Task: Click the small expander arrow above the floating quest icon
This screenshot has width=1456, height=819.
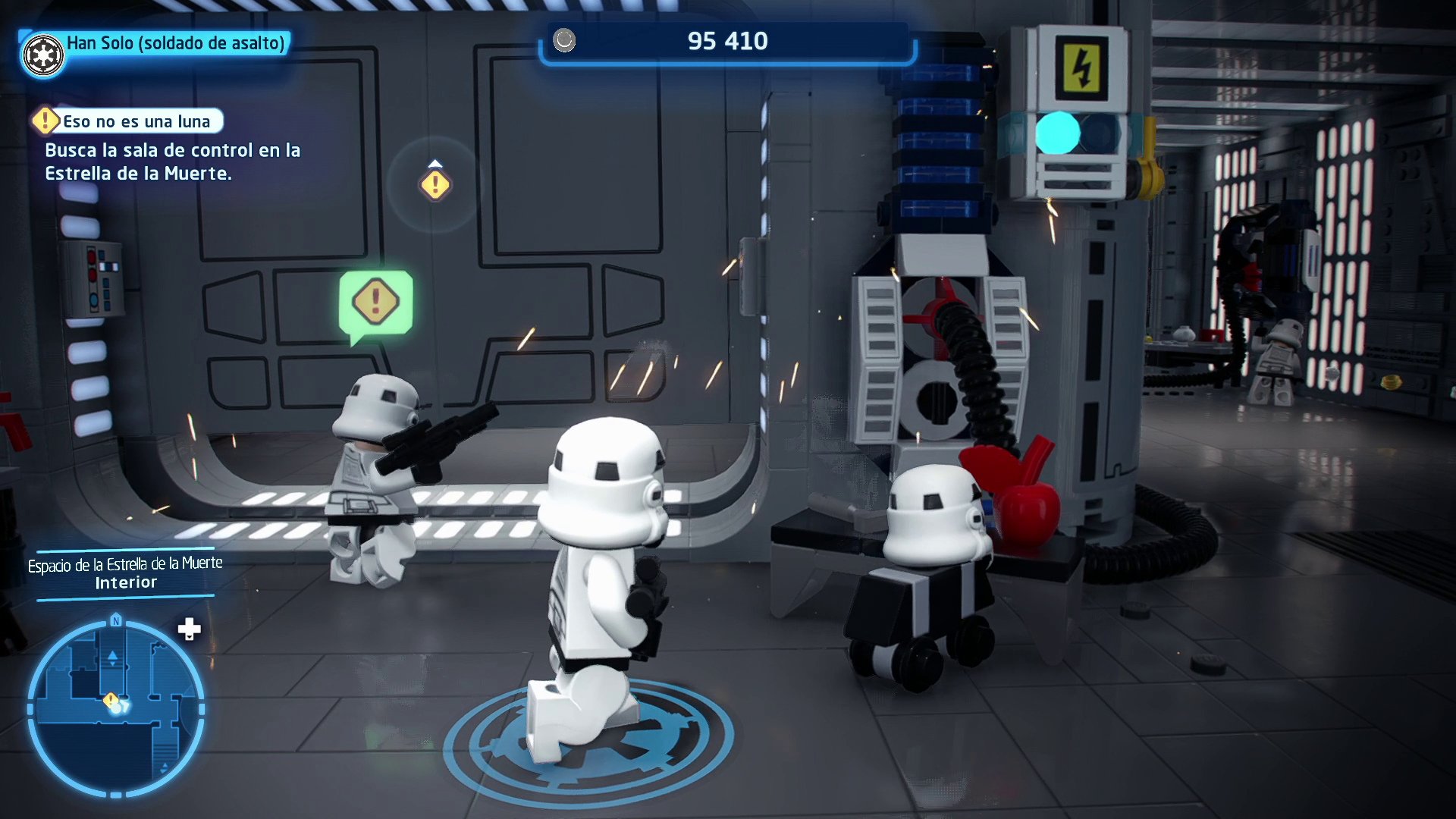Action: (x=435, y=162)
